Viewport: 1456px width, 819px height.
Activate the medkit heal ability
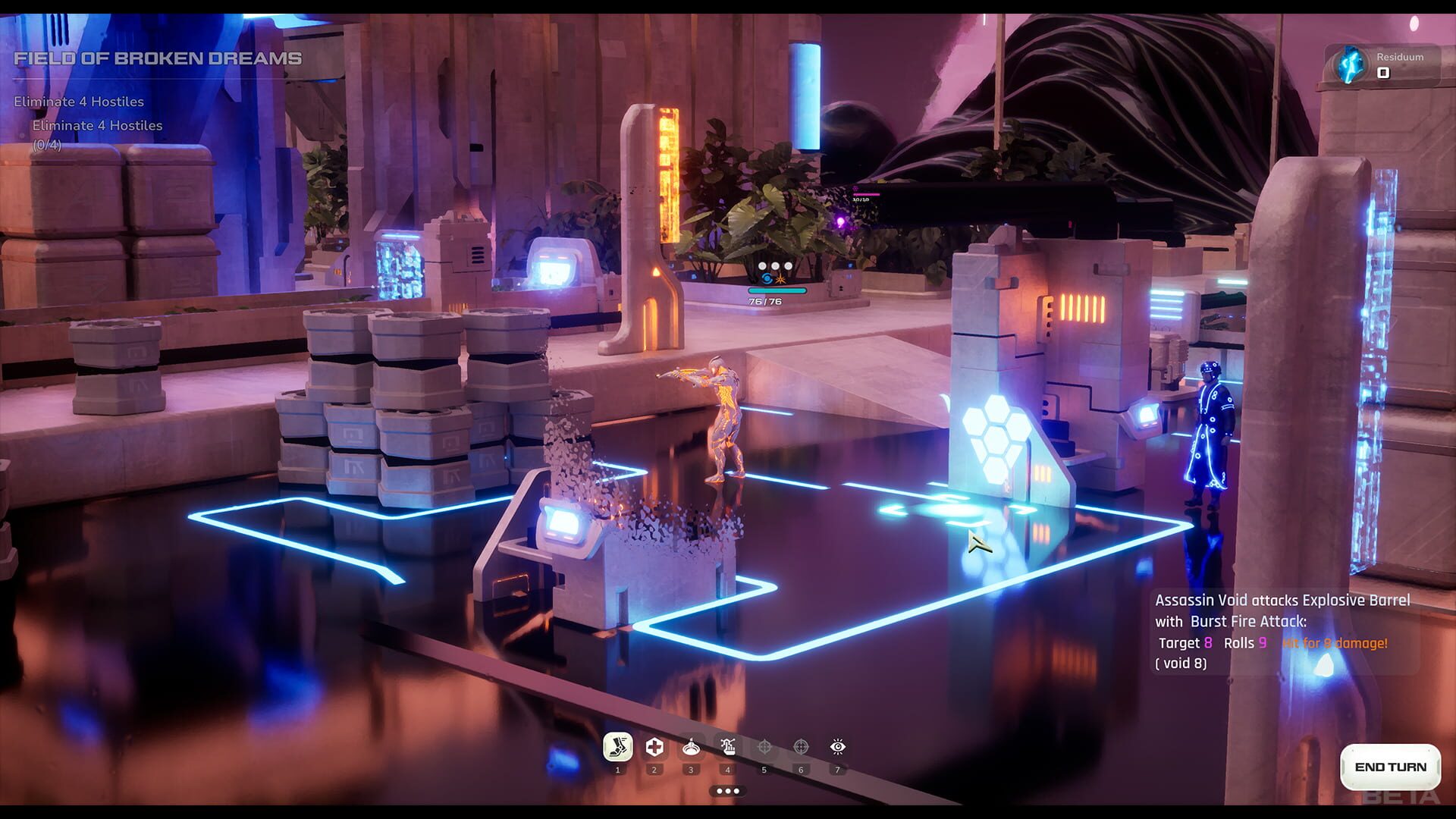pos(653,747)
